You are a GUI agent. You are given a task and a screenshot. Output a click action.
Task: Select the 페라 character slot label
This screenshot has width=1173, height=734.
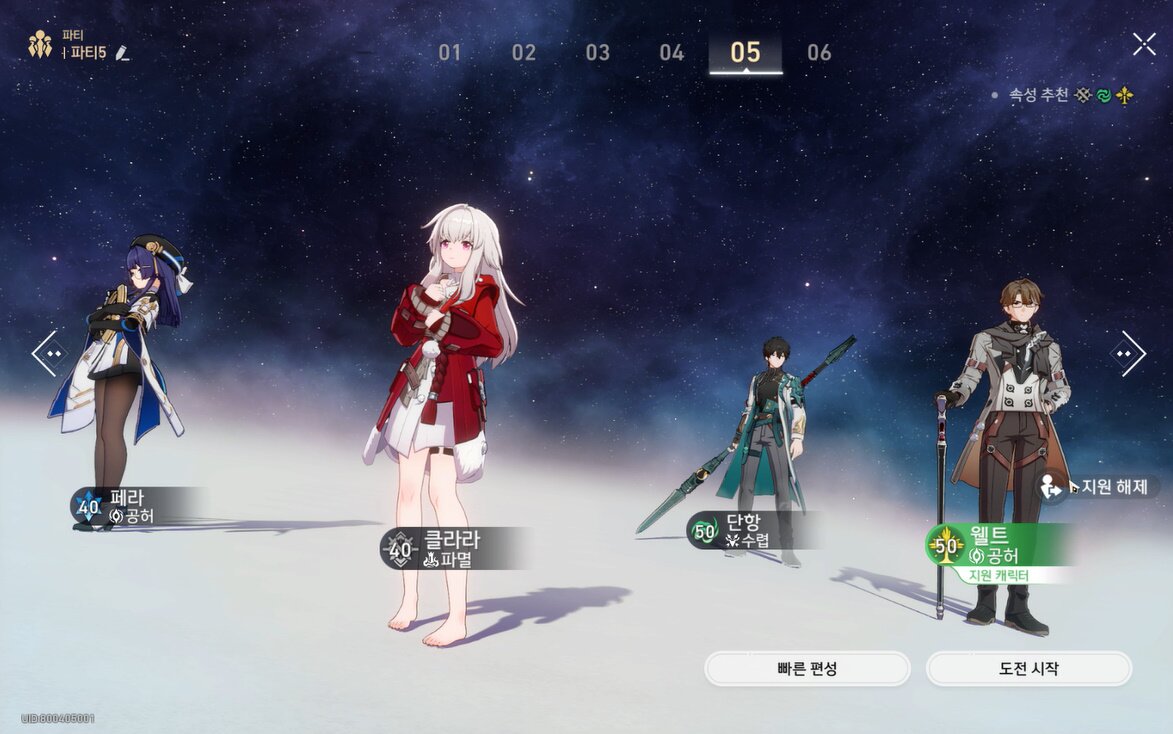click(135, 506)
